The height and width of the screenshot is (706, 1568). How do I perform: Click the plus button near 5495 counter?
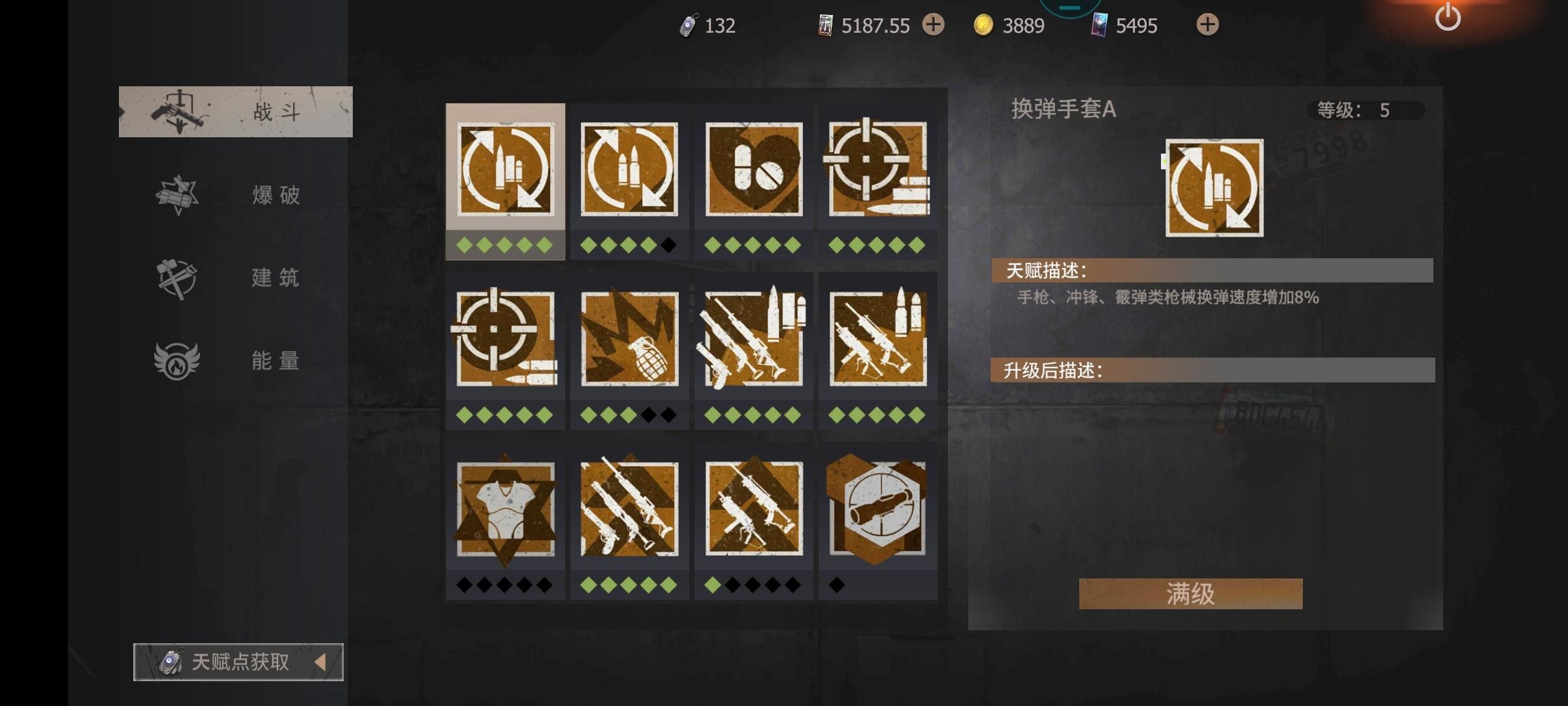1207,25
